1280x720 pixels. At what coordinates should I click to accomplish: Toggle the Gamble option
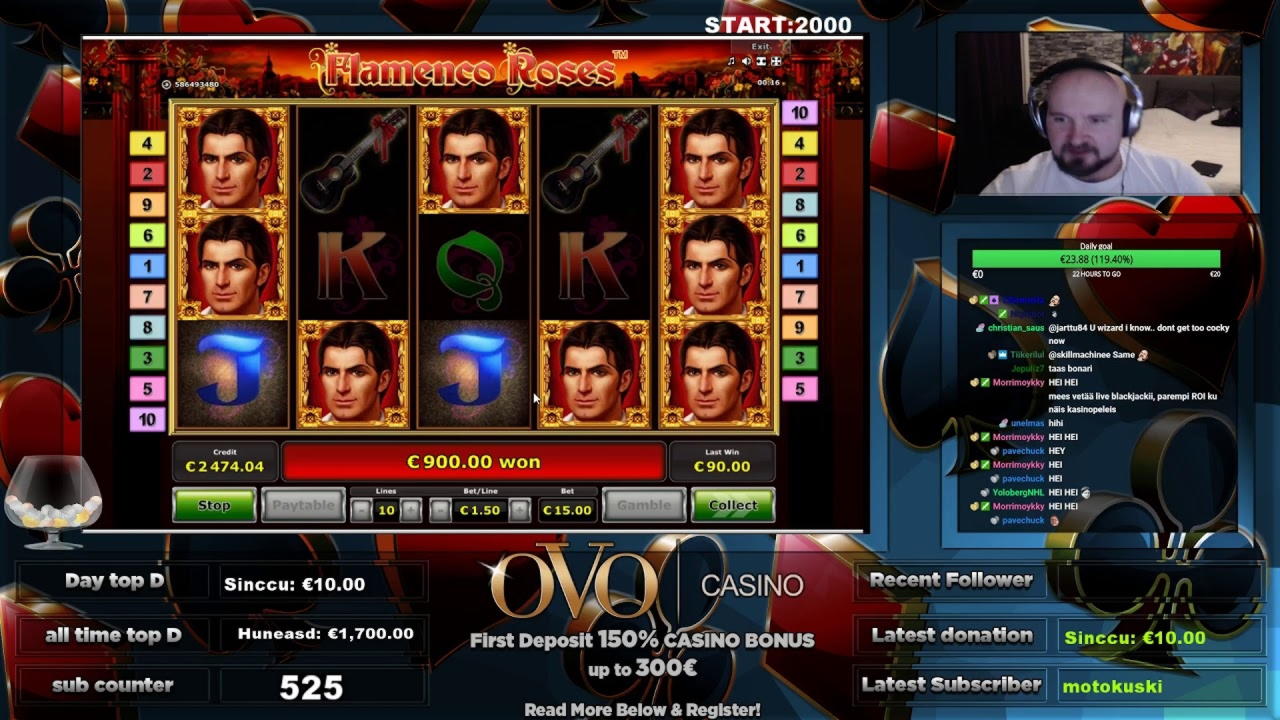point(644,506)
